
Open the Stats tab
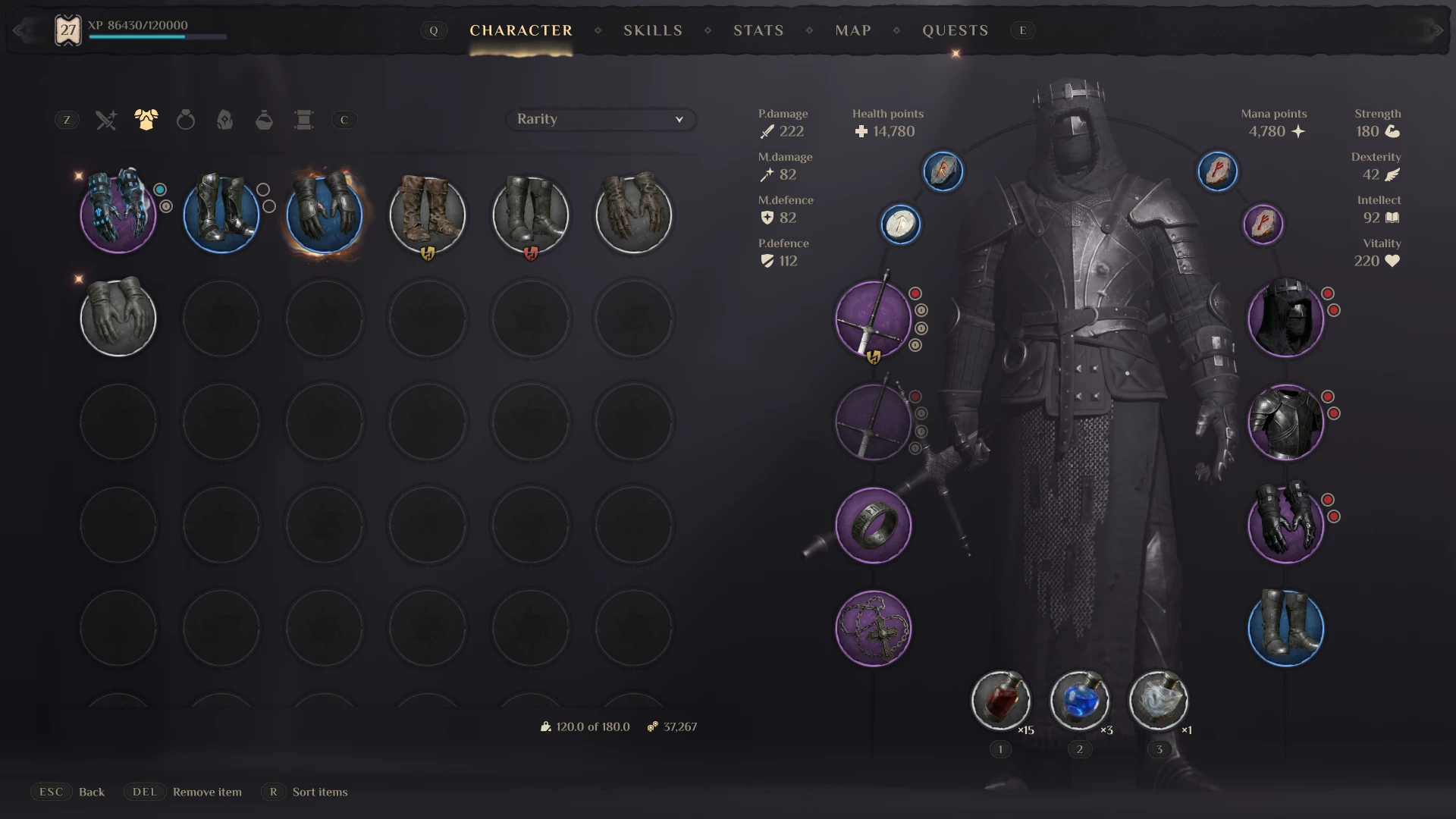pyautogui.click(x=758, y=30)
